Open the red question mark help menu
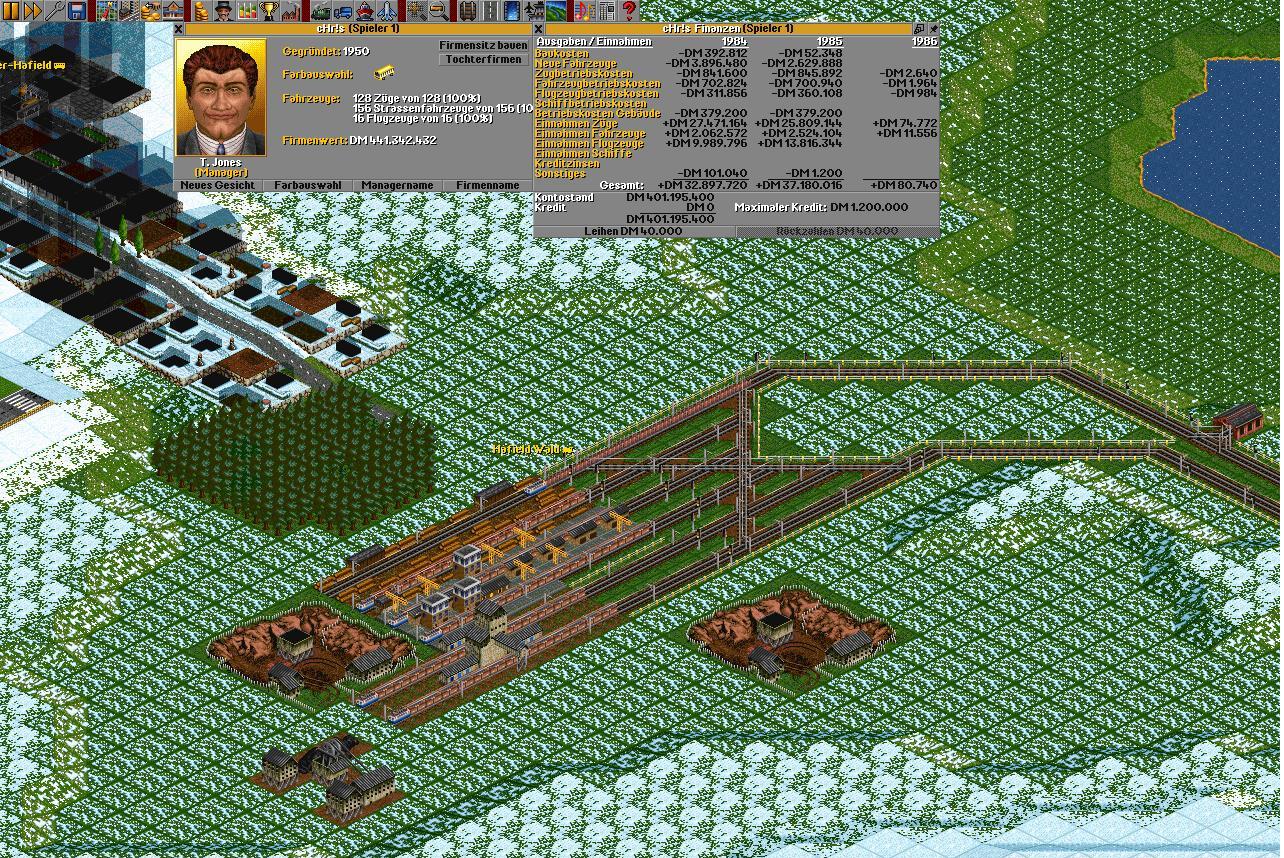Screen dimensions: 1284x858 [629, 11]
